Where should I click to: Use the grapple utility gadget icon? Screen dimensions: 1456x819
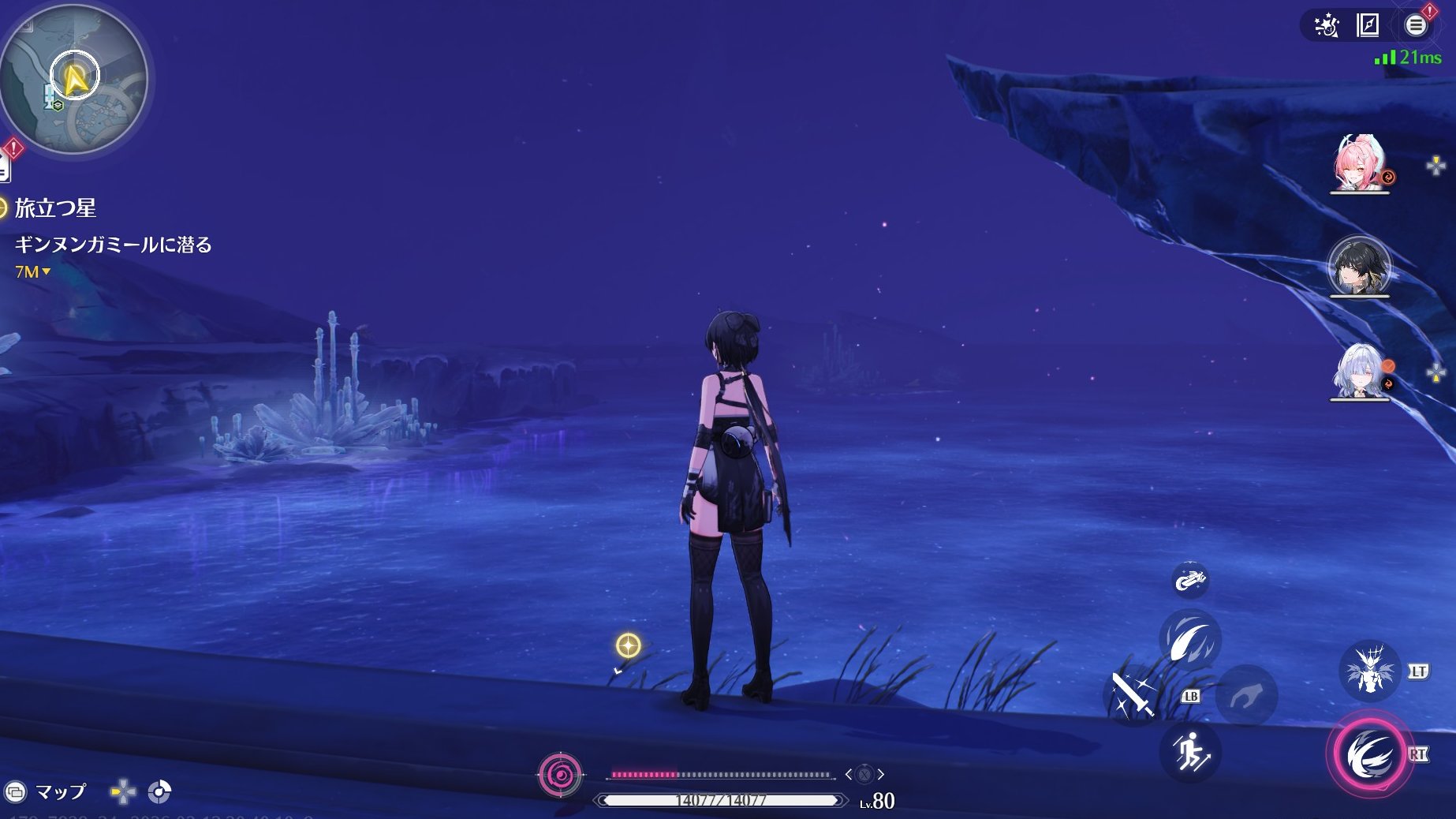[1189, 581]
